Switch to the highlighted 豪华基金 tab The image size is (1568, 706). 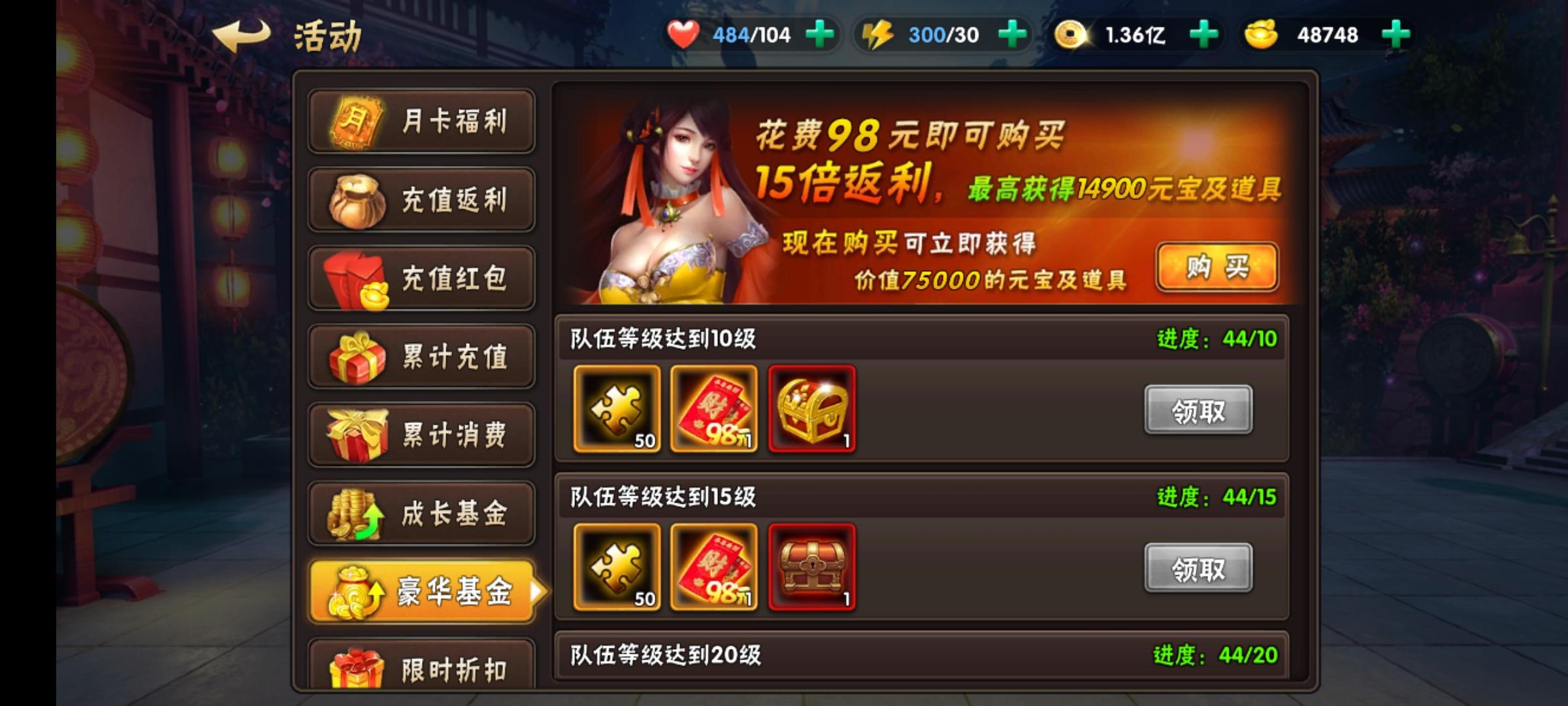point(421,592)
